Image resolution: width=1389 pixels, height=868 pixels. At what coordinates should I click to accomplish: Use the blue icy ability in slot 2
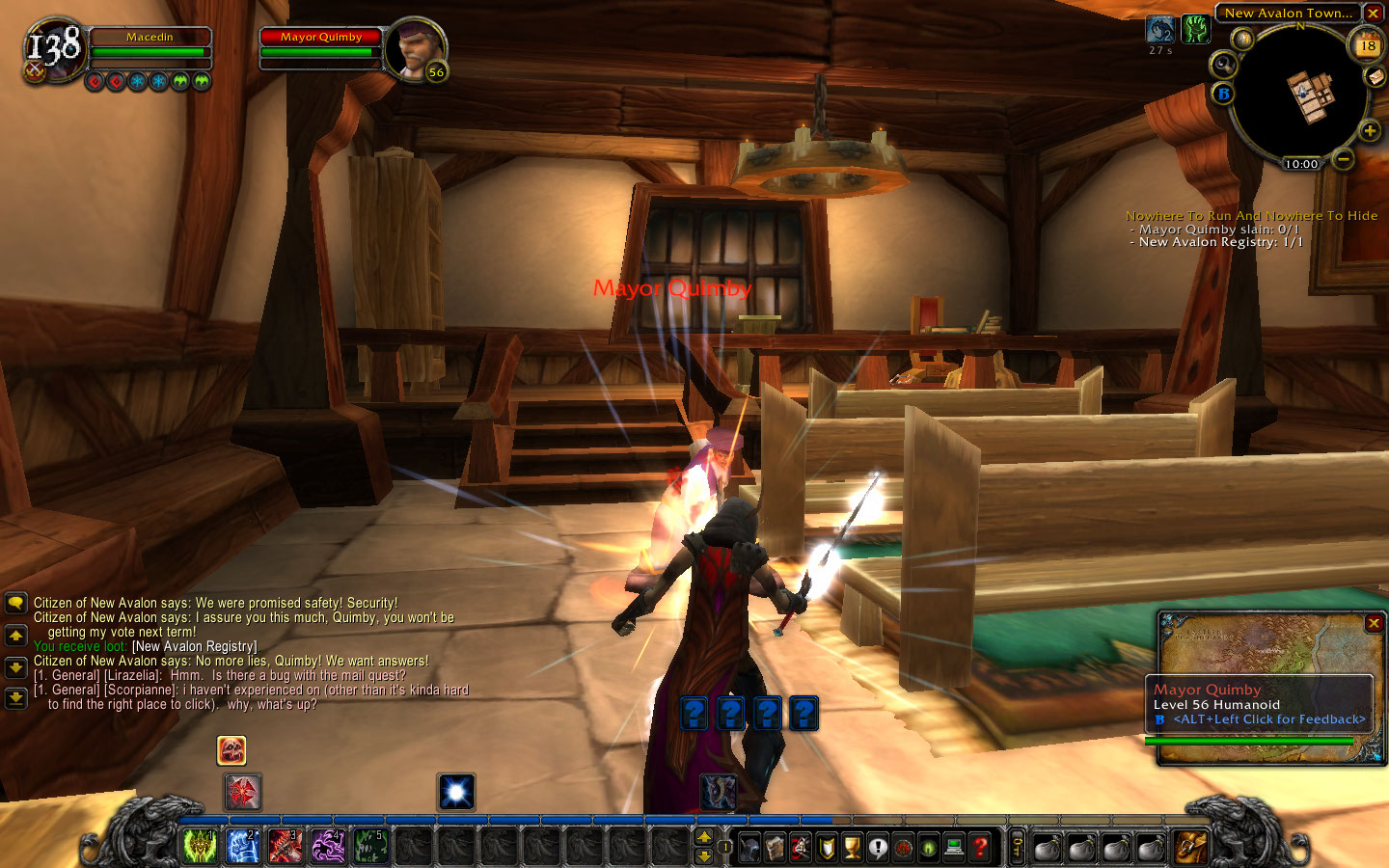[242, 847]
